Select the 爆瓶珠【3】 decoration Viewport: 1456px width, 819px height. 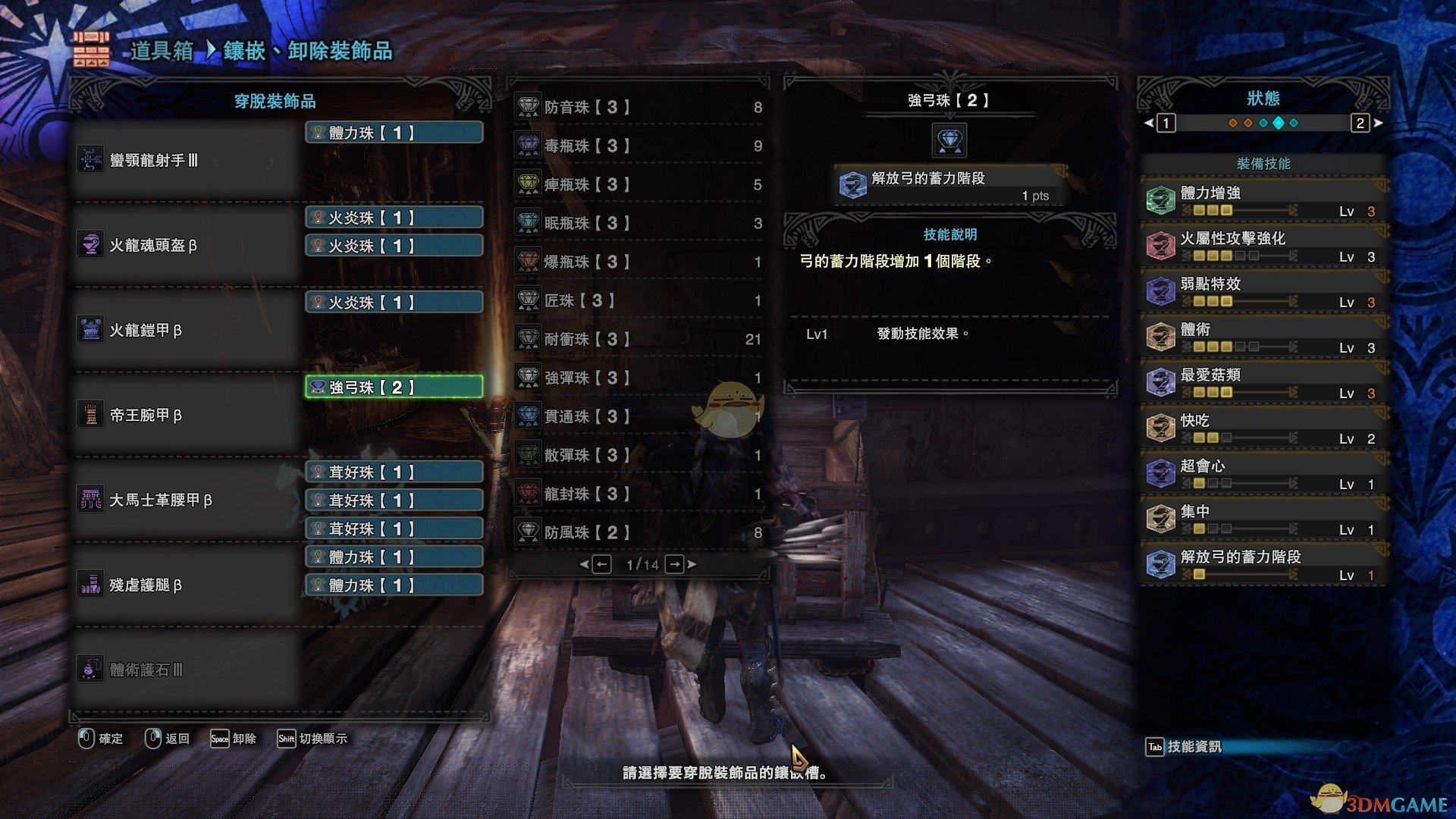coord(639,262)
